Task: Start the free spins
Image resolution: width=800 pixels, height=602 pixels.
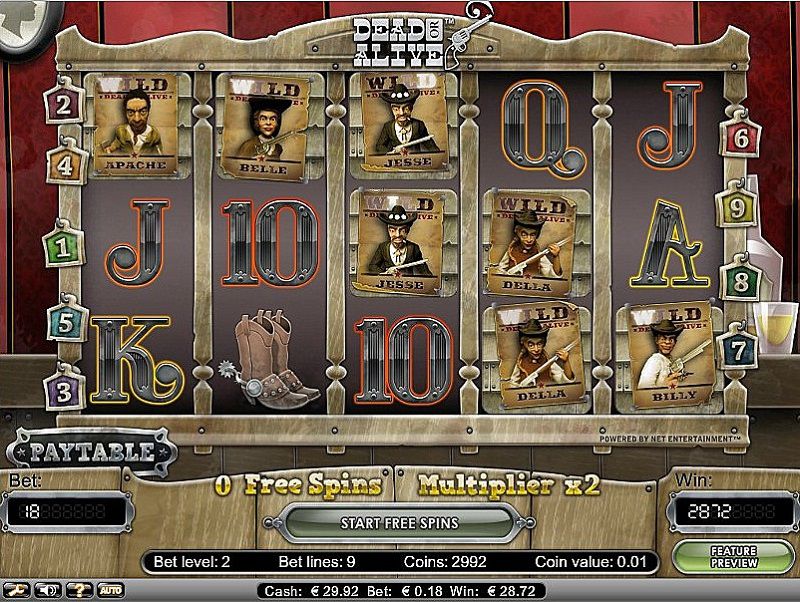Action: click(398, 522)
